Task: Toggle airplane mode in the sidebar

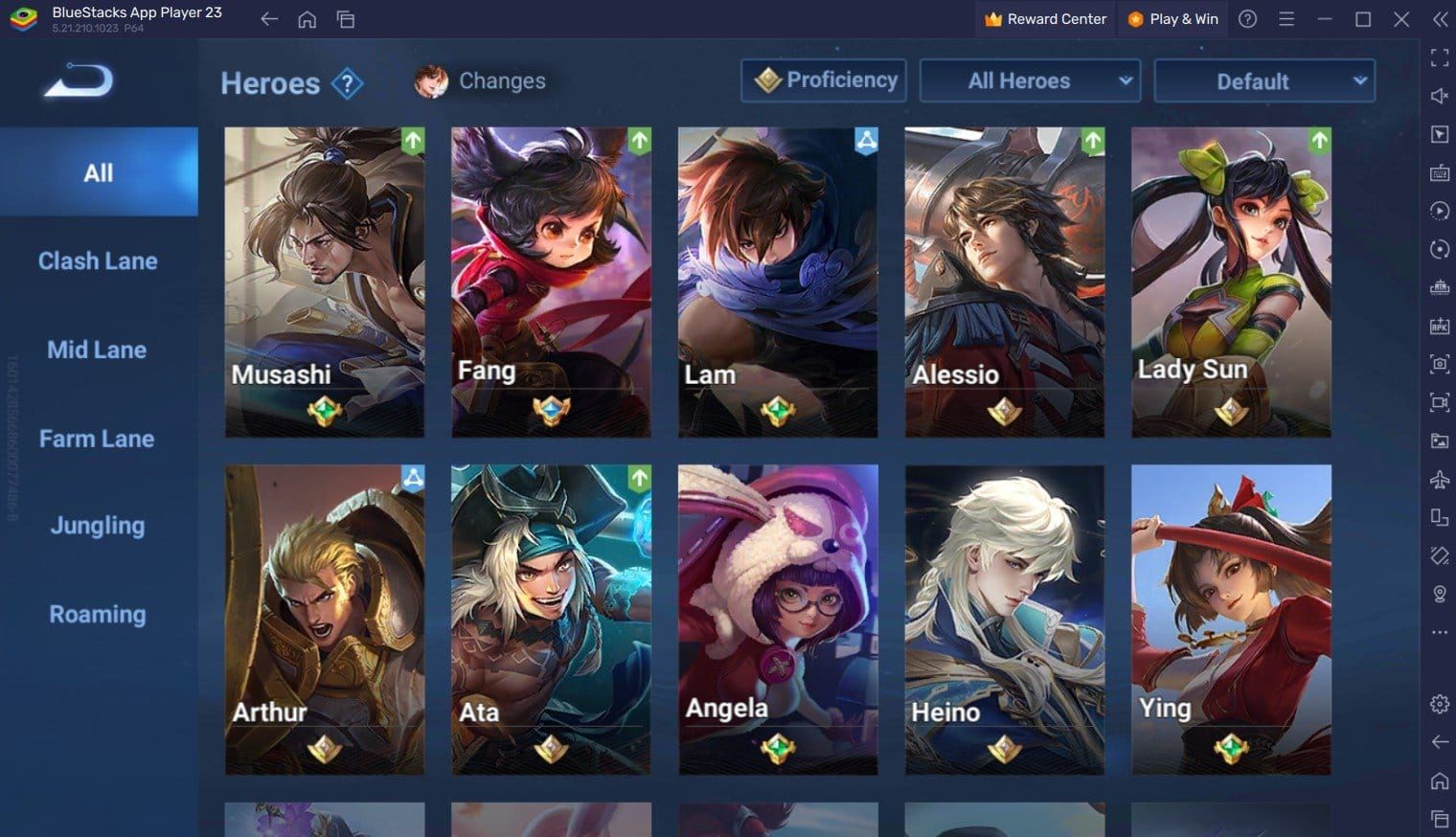Action: 1439,479
